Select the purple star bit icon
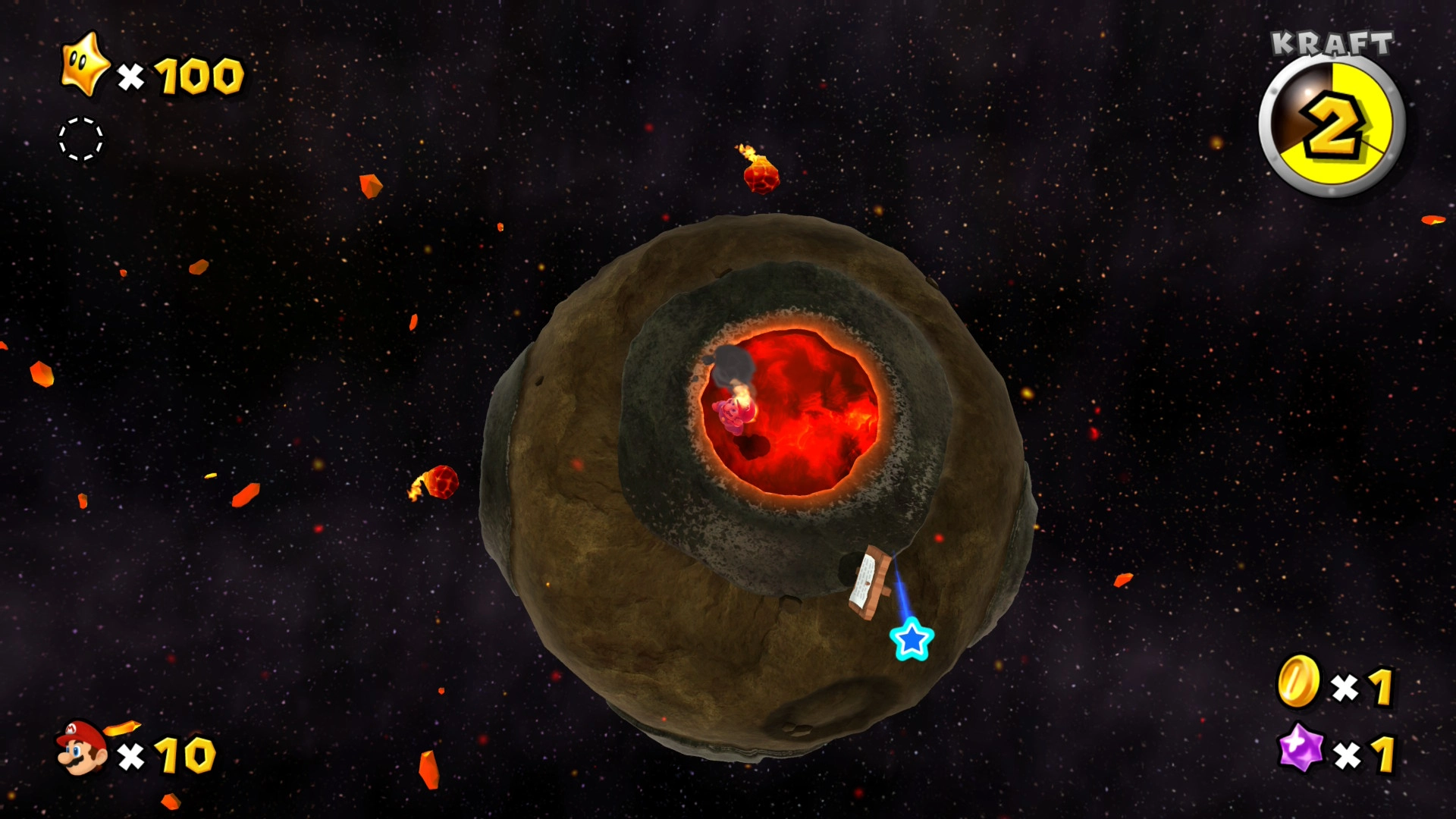This screenshot has width=1456, height=819. pyautogui.click(x=1301, y=748)
